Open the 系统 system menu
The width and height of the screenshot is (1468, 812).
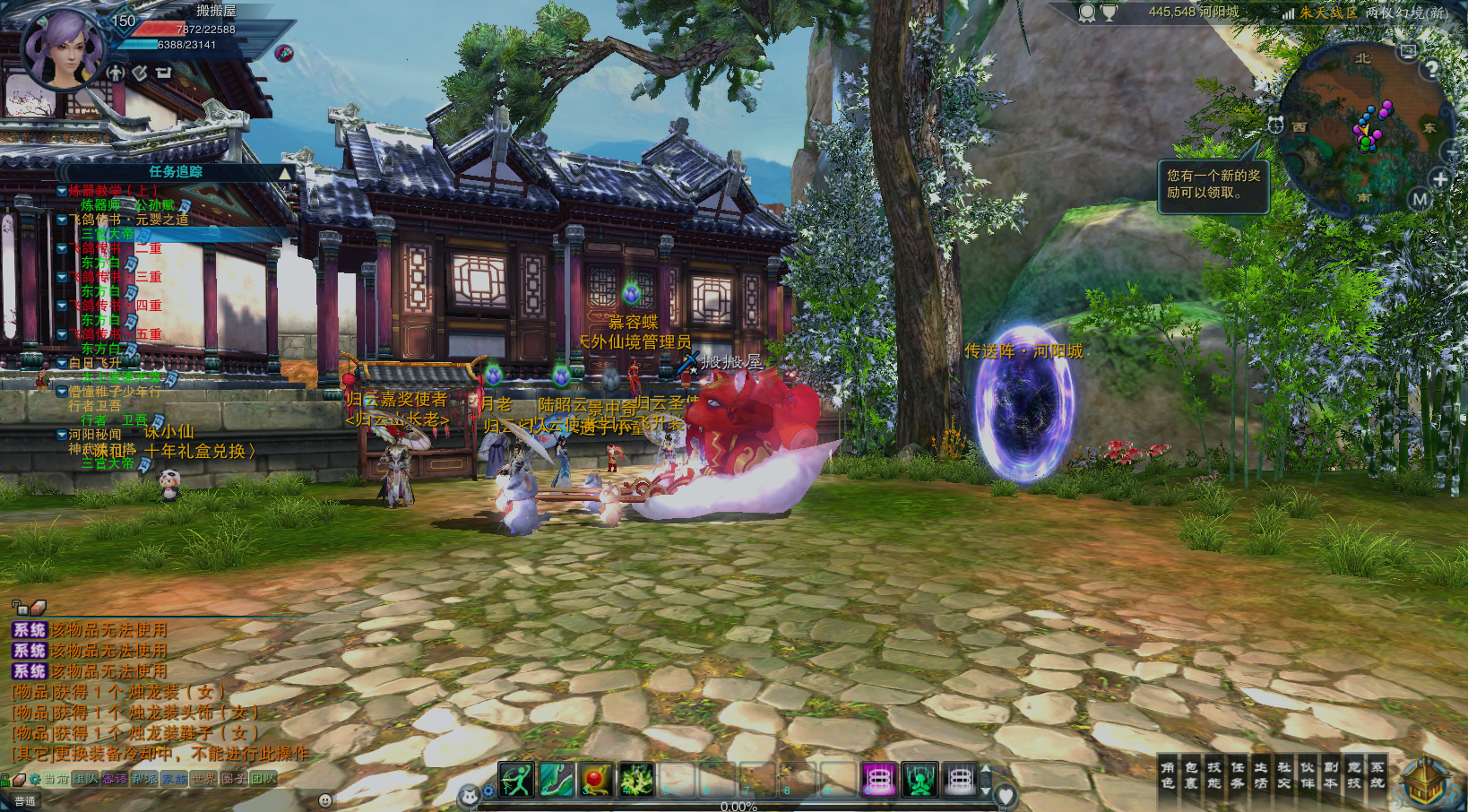coord(1377,775)
